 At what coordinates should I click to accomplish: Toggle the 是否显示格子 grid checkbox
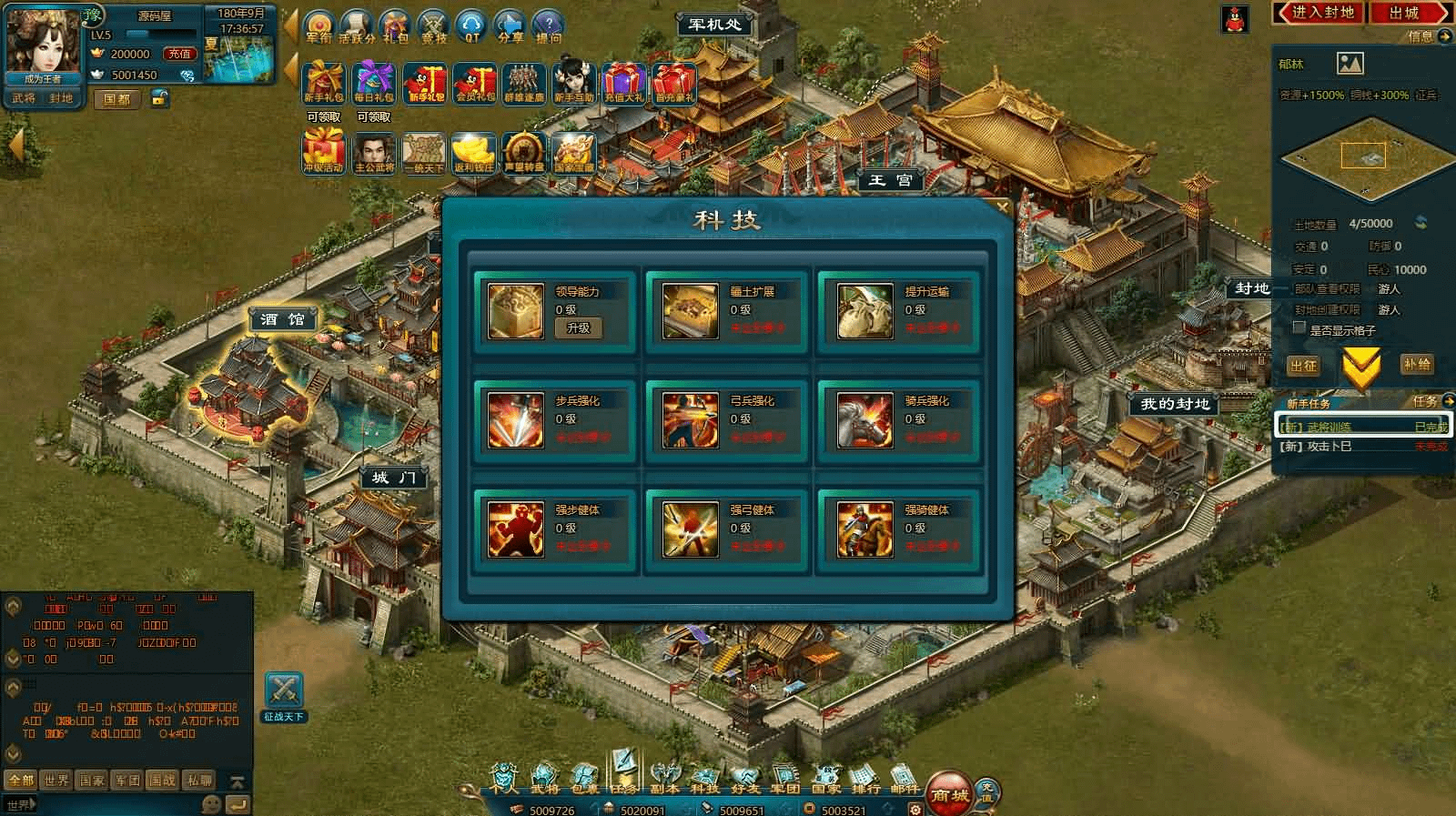[1299, 329]
